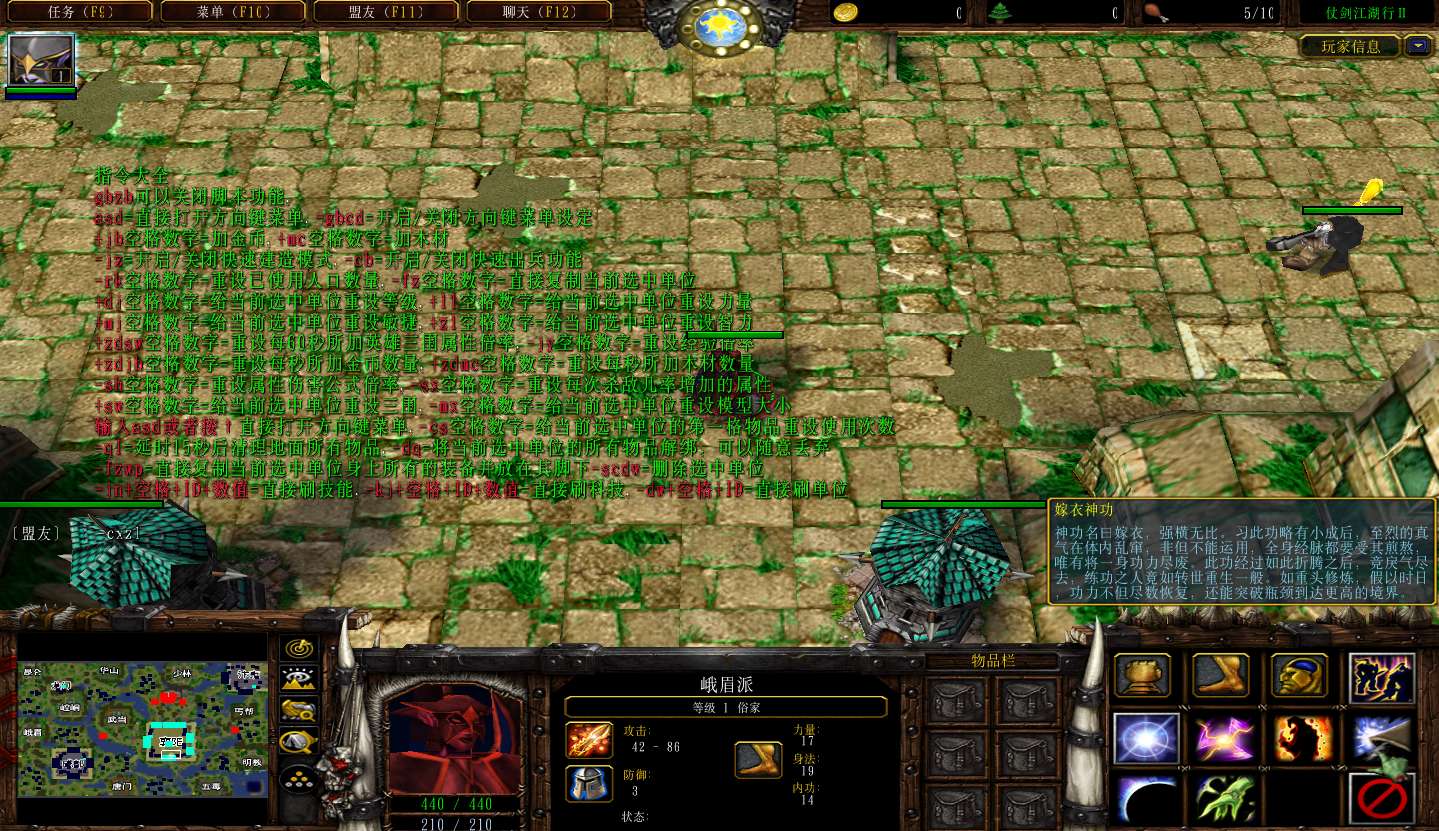This screenshot has width=1439, height=831.
Task: Activate the minimap signal ping button
Action: (298, 648)
